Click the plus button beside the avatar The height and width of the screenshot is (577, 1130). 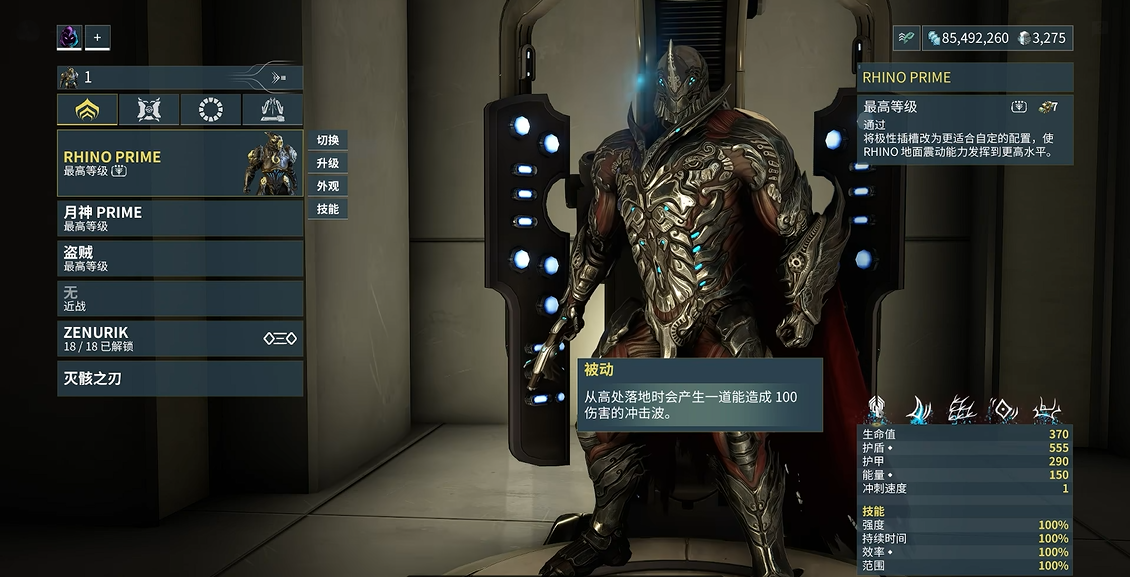[x=97, y=38]
